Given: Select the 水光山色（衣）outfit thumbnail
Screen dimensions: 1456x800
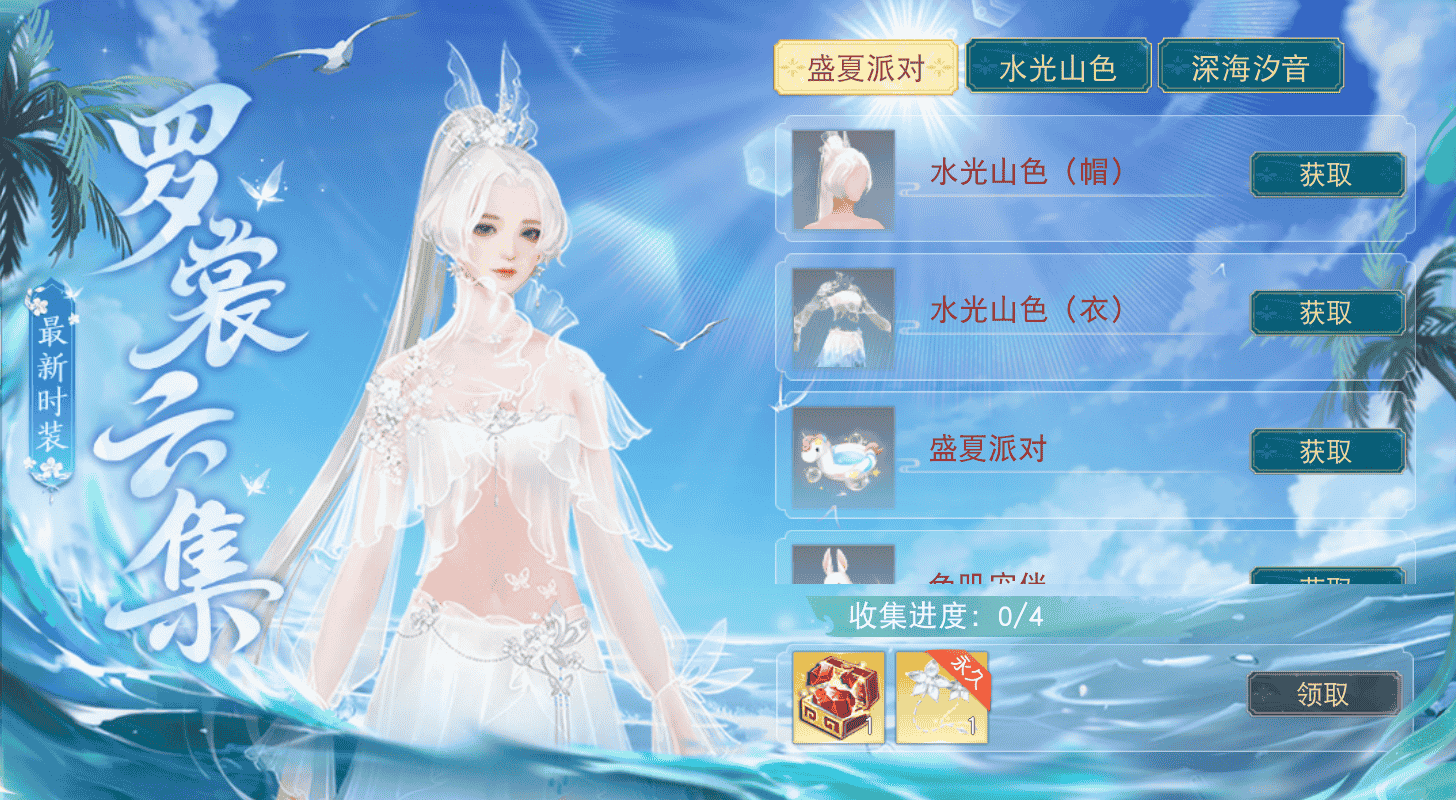Looking at the screenshot, I should (x=841, y=314).
